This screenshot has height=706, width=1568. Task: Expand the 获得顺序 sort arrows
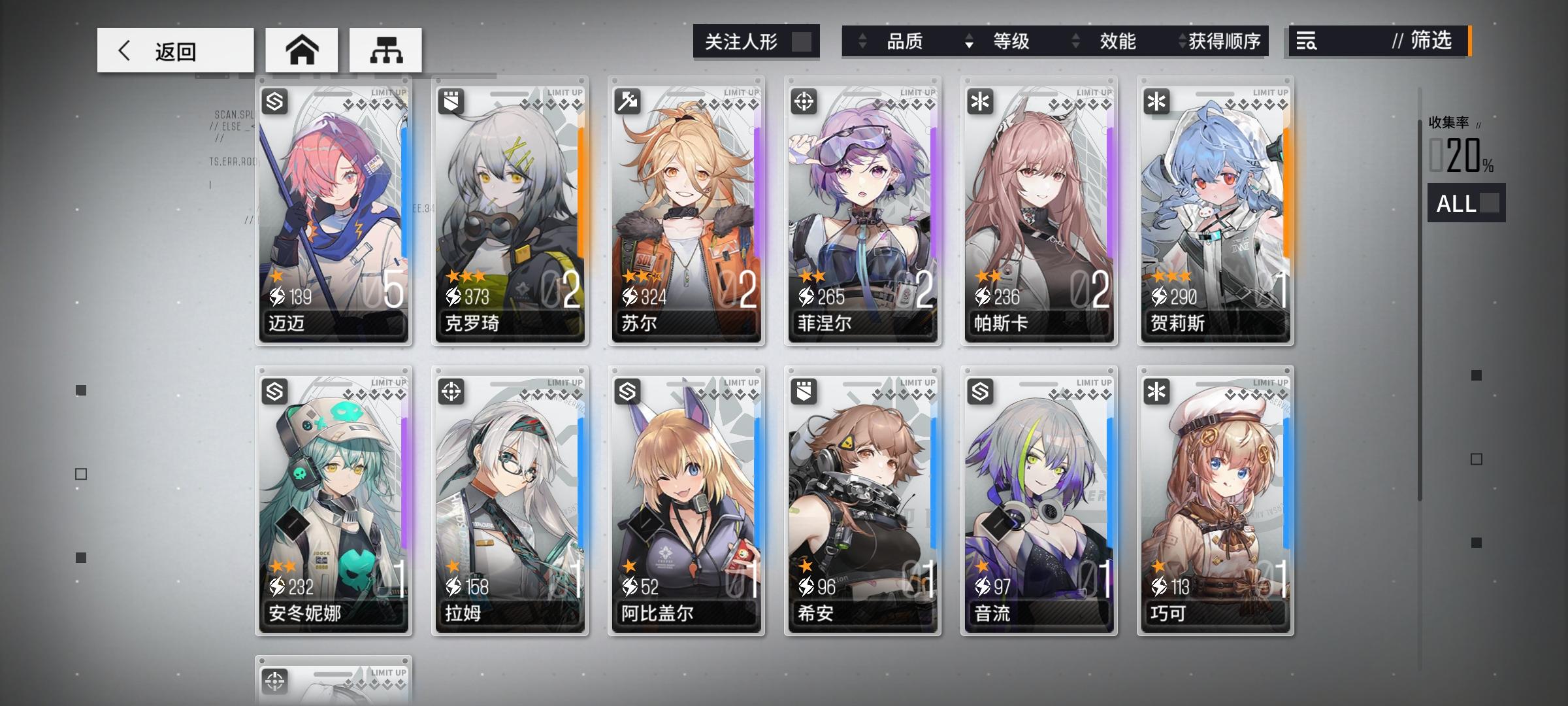point(1181,42)
